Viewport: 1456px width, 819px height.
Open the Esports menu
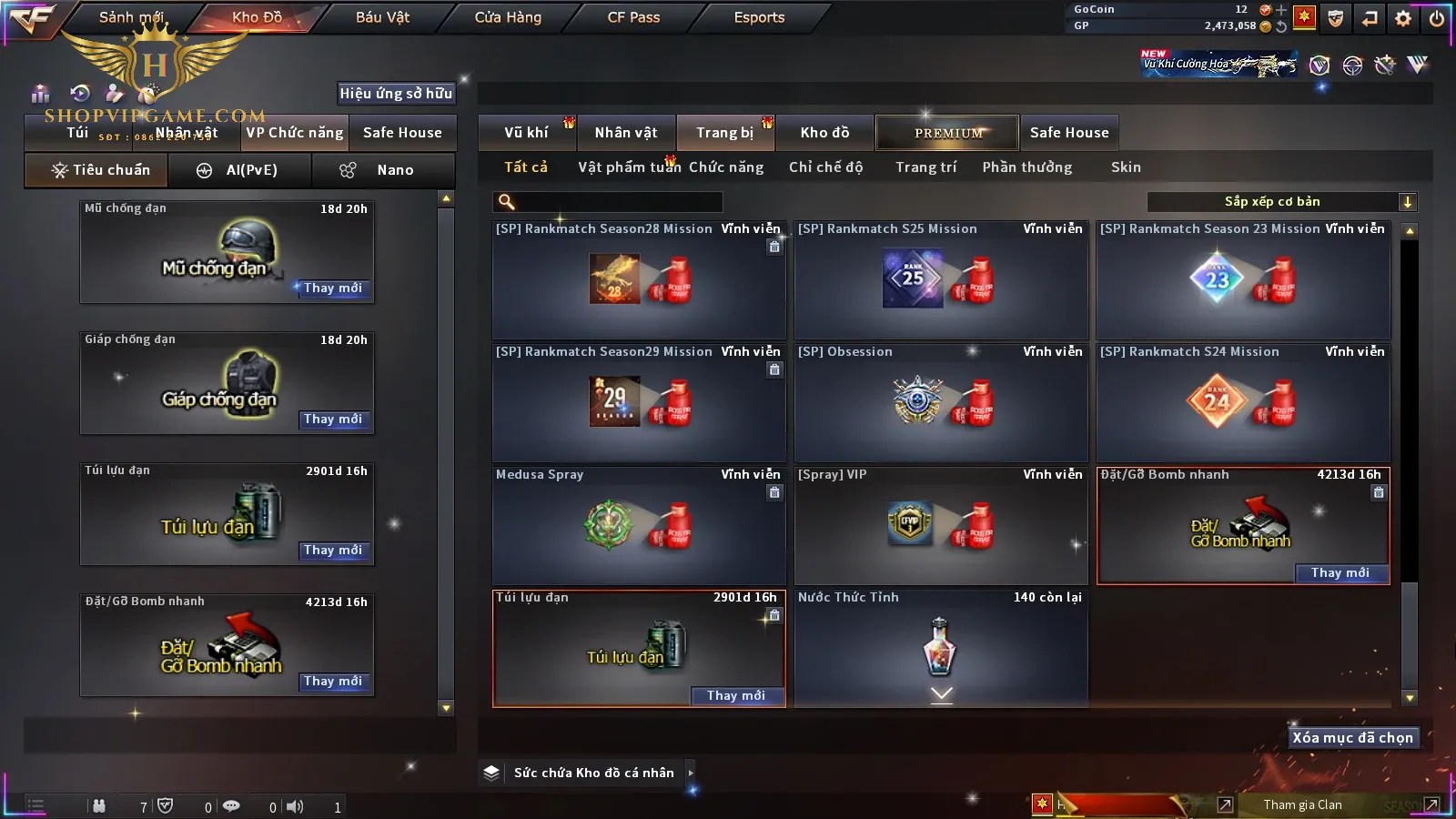pyautogui.click(x=759, y=17)
